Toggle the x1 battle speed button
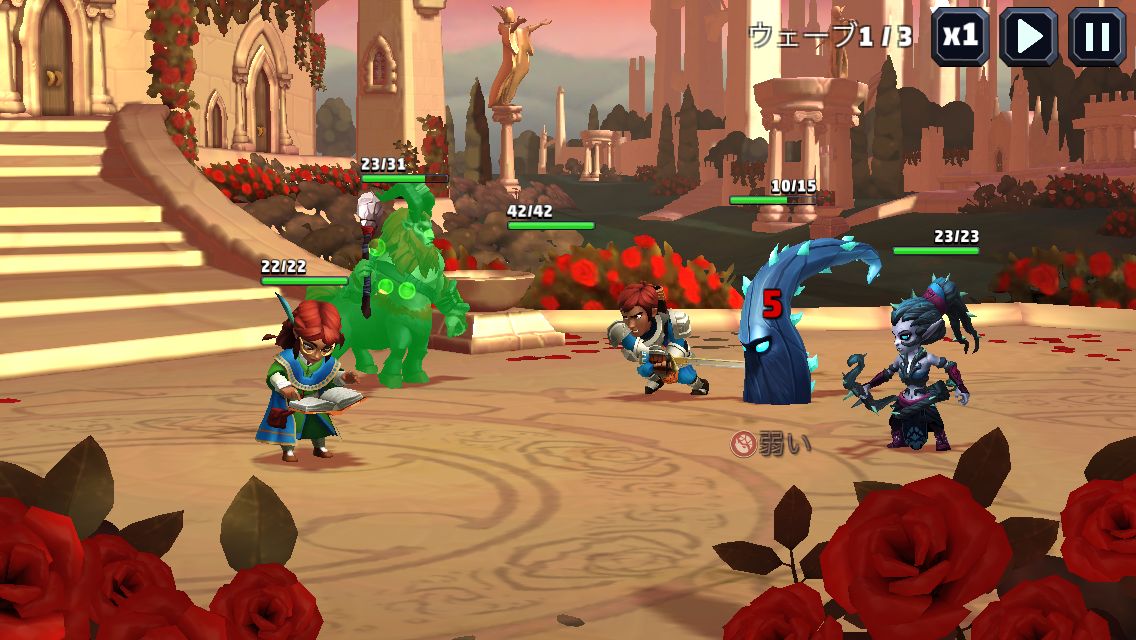Viewport: 1136px width, 640px height. tap(960, 37)
